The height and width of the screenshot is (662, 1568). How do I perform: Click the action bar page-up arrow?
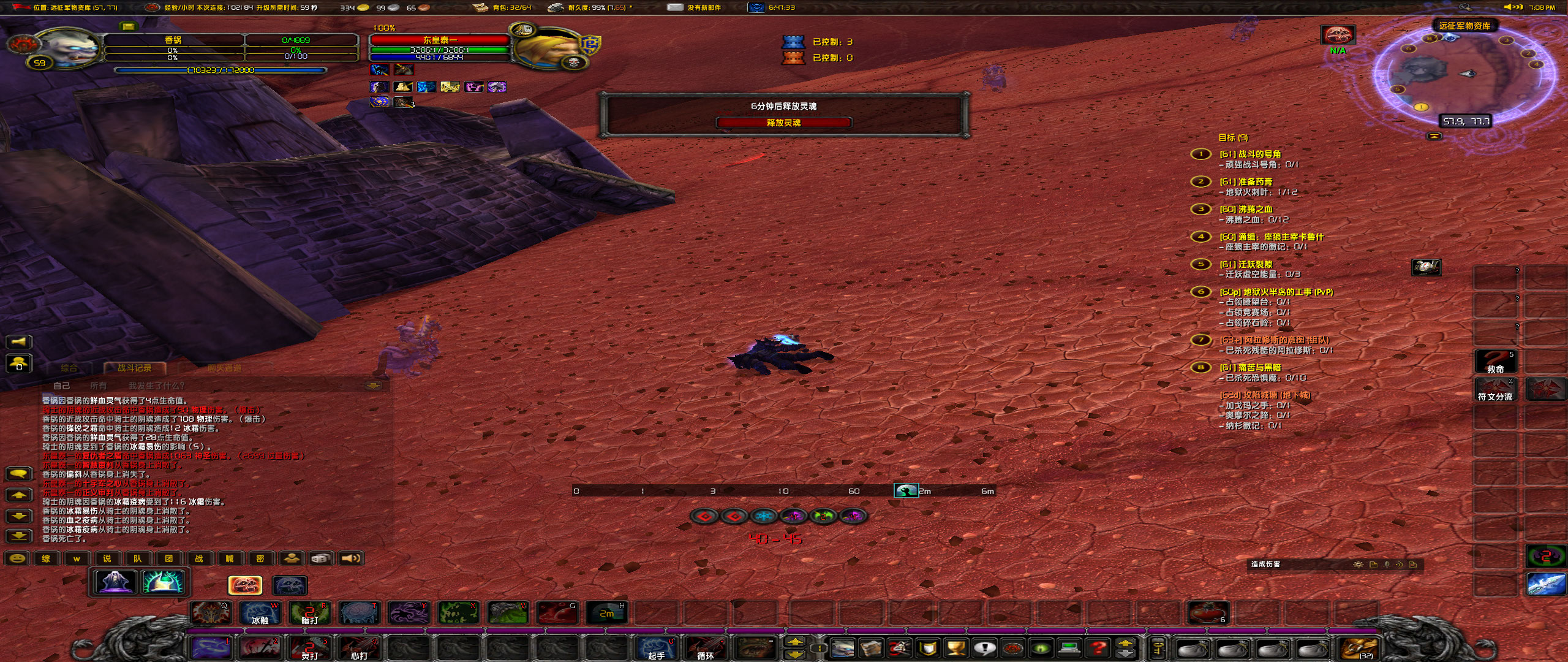click(x=795, y=642)
